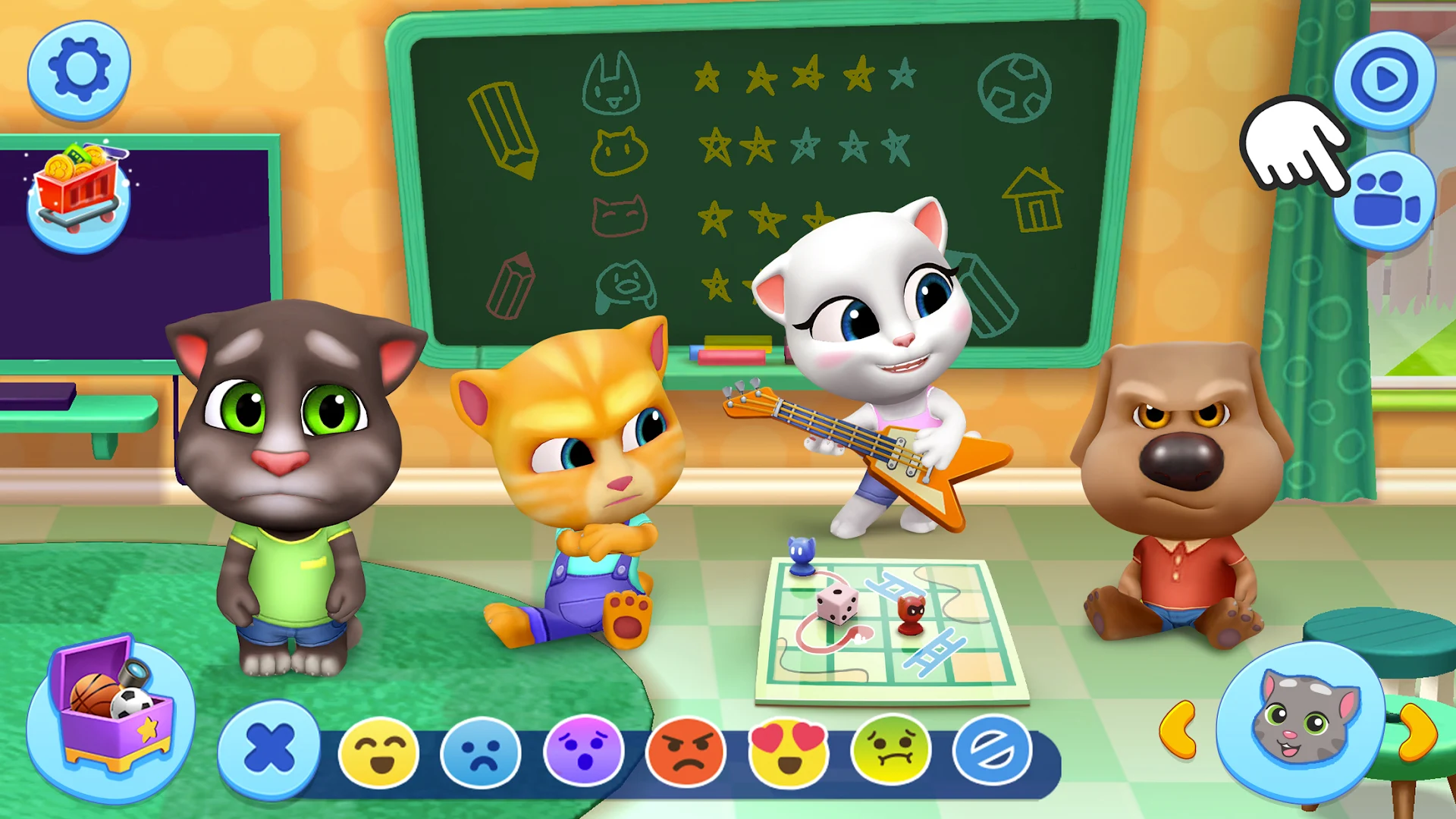The image size is (1456, 819).
Task: Select the angry face emoji
Action: pyautogui.click(x=685, y=751)
